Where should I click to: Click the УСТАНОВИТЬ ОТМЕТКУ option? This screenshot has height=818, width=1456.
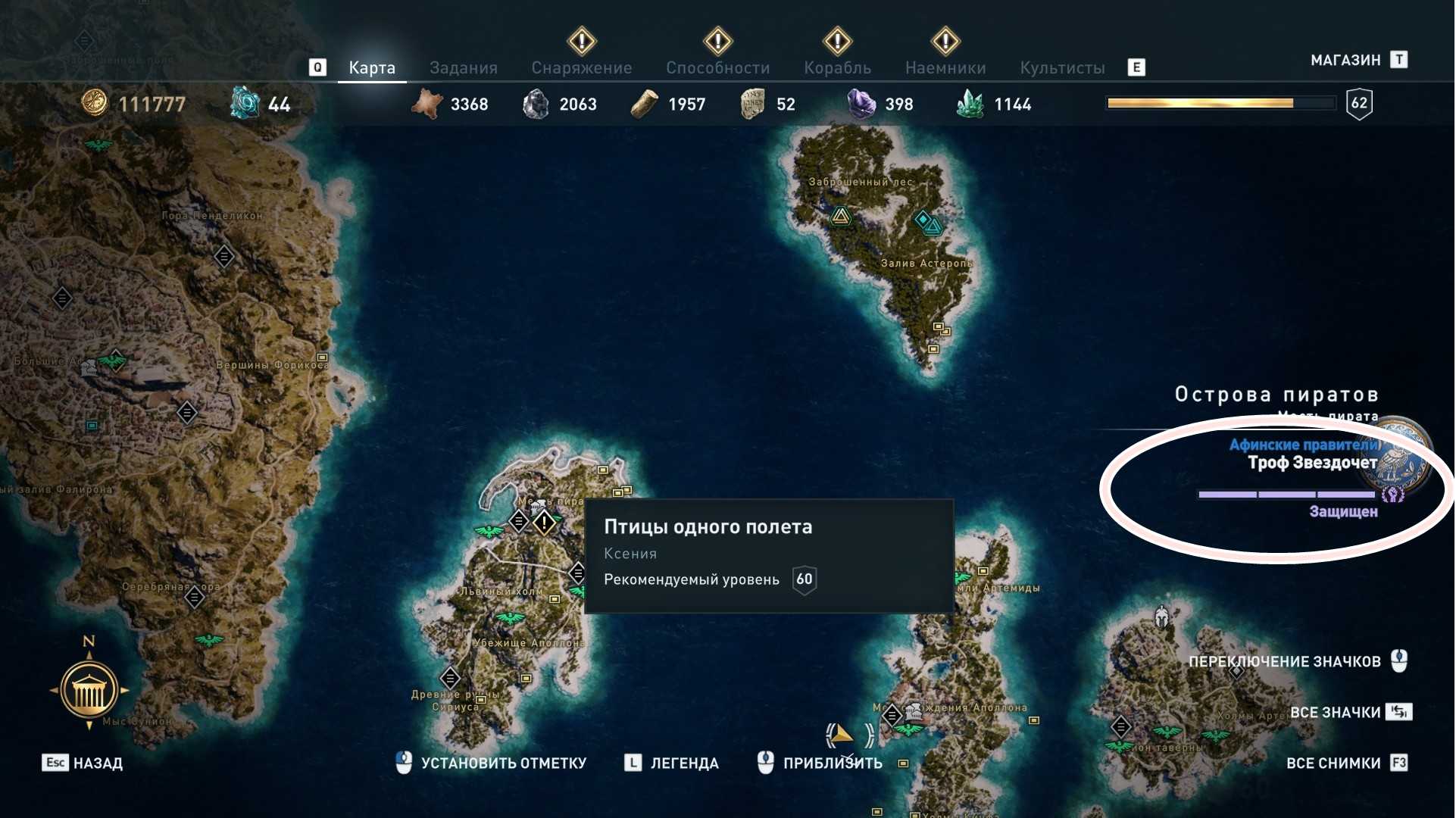point(503,763)
